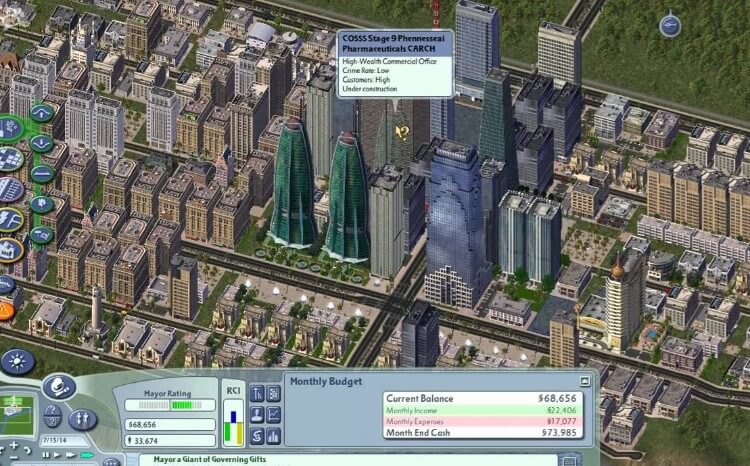
Task: Click the globe icon in the corner
Action: [669, 21]
